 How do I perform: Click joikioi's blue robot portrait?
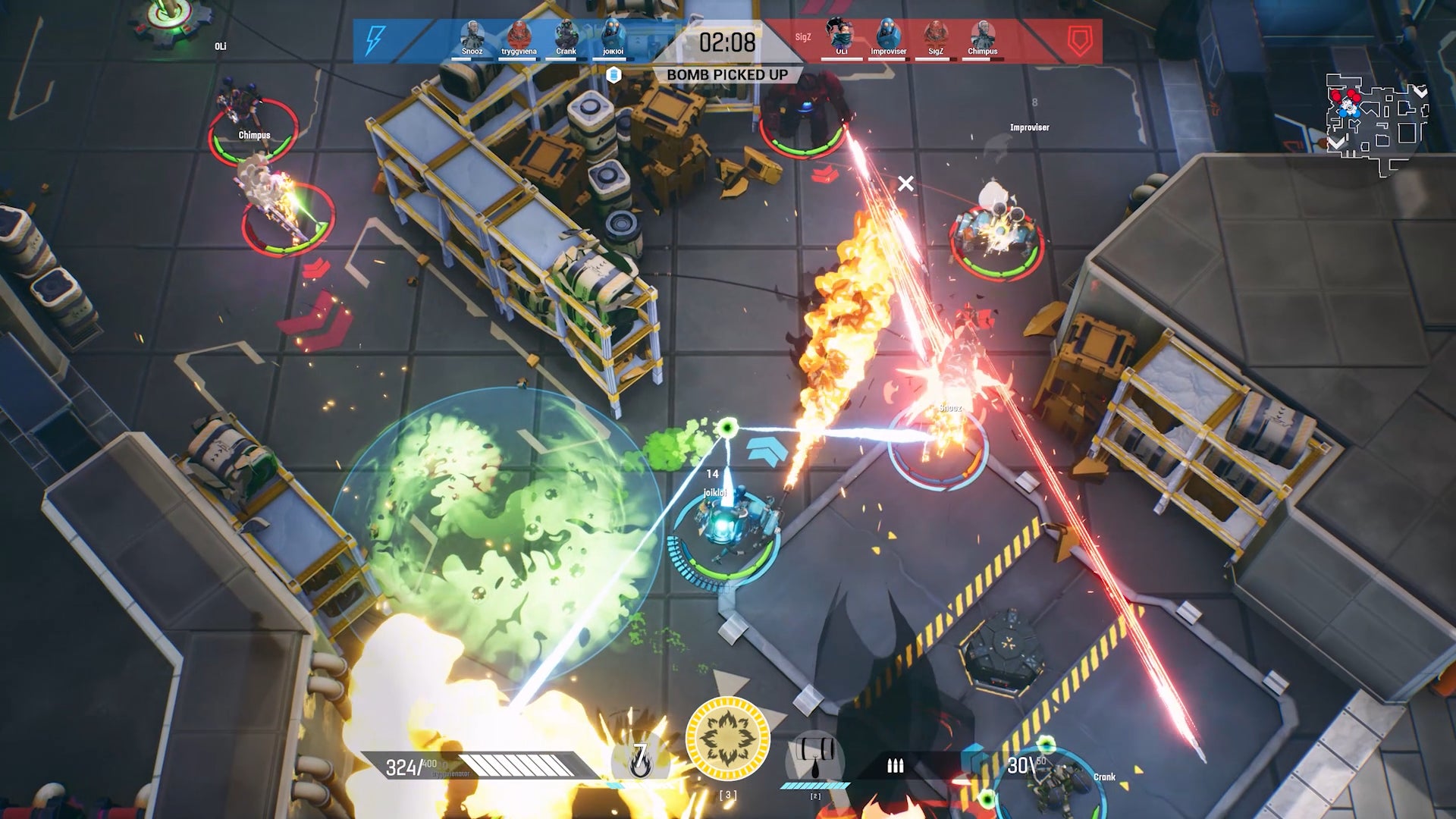[x=613, y=35]
